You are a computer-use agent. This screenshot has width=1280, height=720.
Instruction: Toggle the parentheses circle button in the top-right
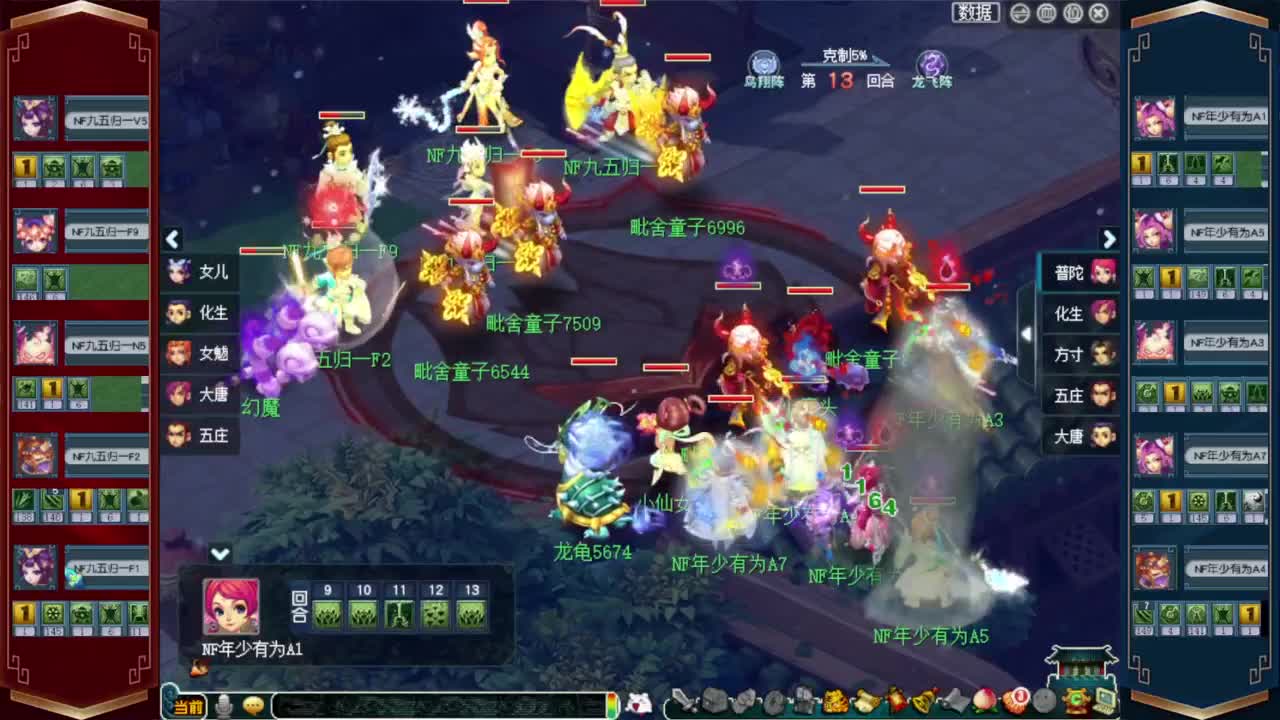tap(1071, 13)
